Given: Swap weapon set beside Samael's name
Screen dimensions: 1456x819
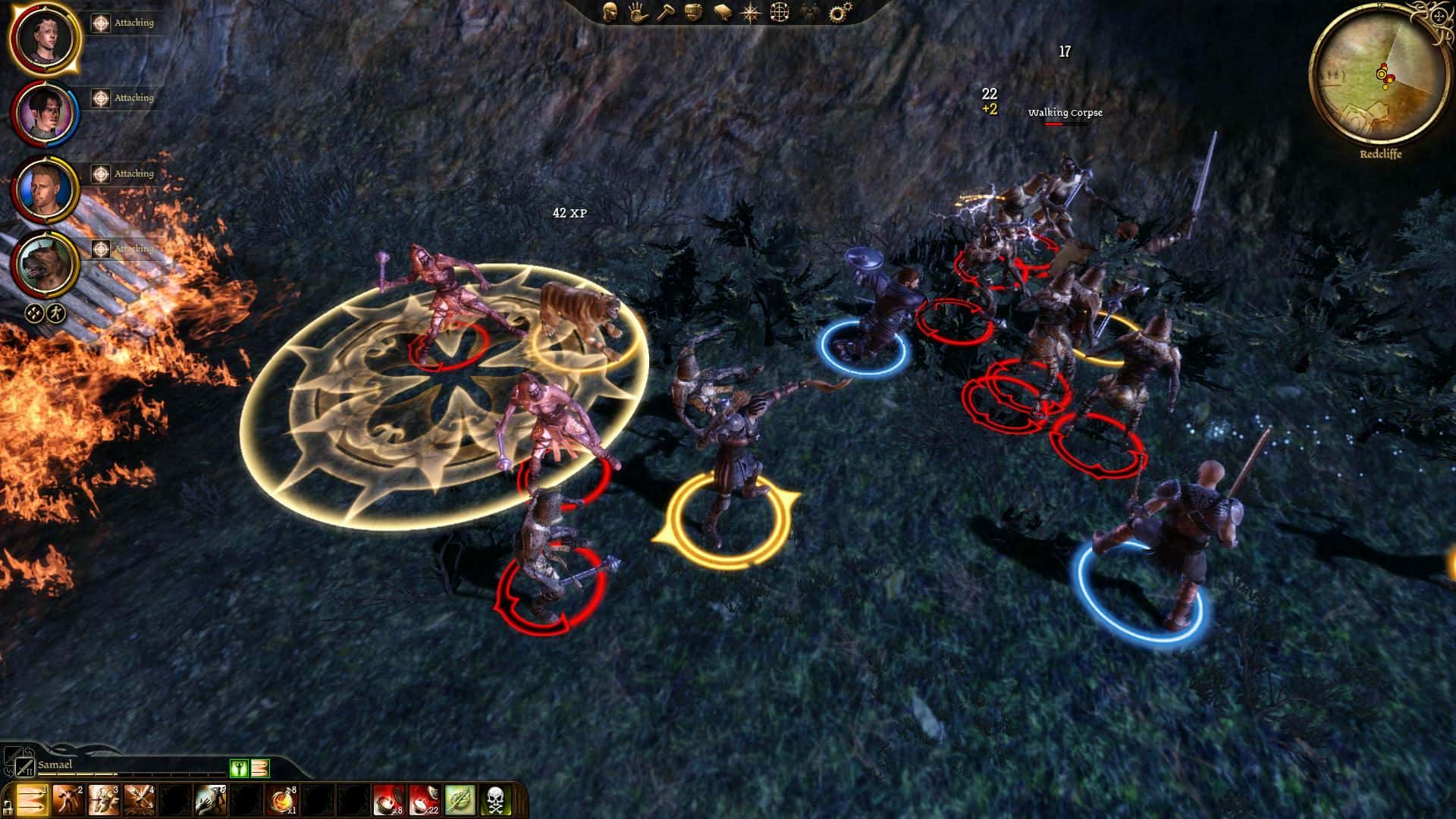Looking at the screenshot, I should pyautogui.click(x=25, y=767).
